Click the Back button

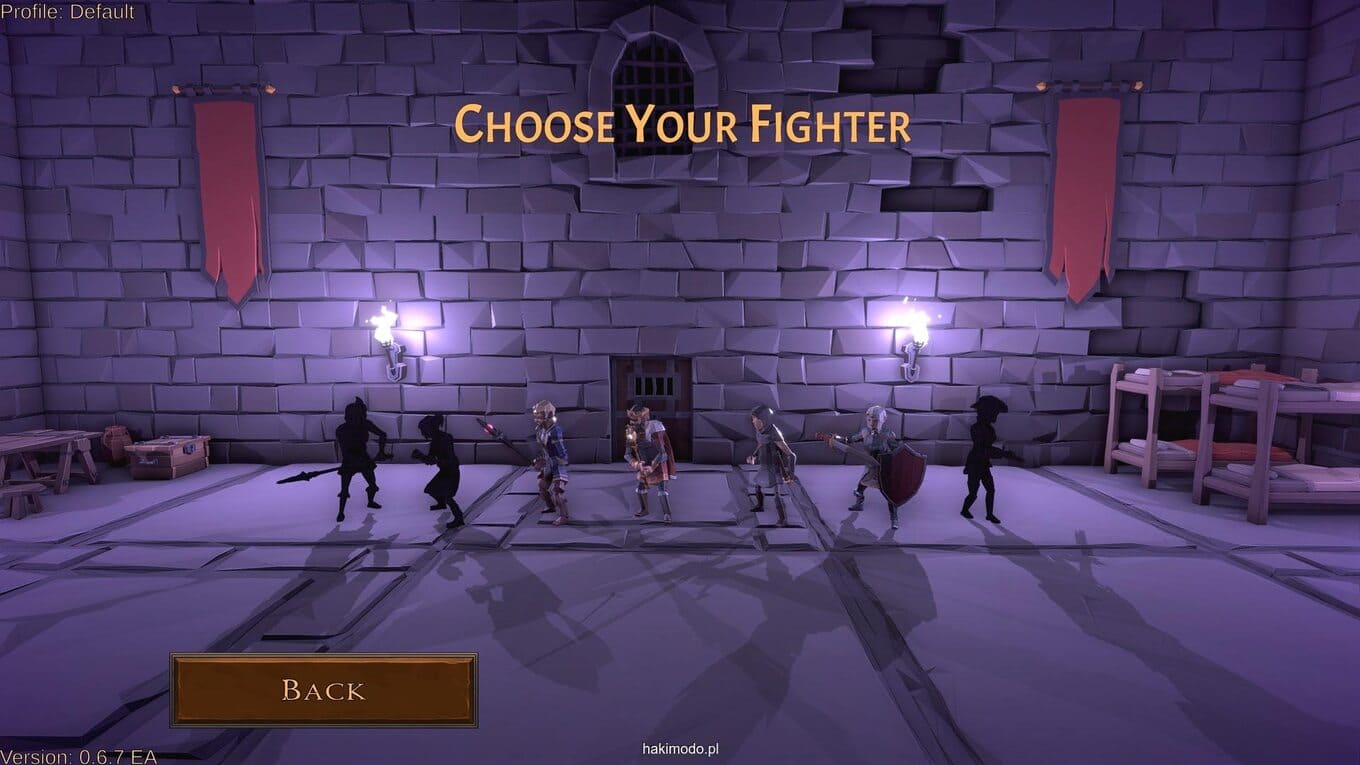(323, 690)
